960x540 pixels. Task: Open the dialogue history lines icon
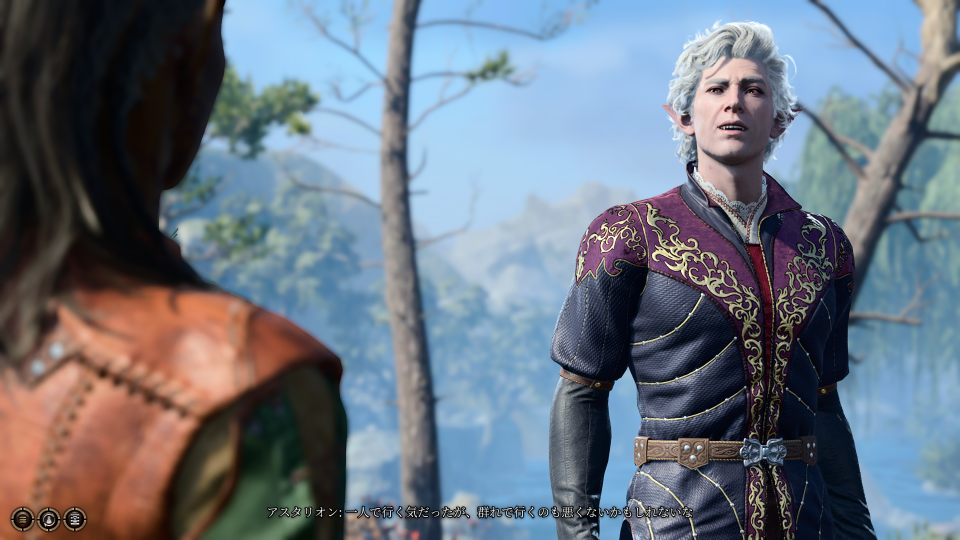(22, 519)
